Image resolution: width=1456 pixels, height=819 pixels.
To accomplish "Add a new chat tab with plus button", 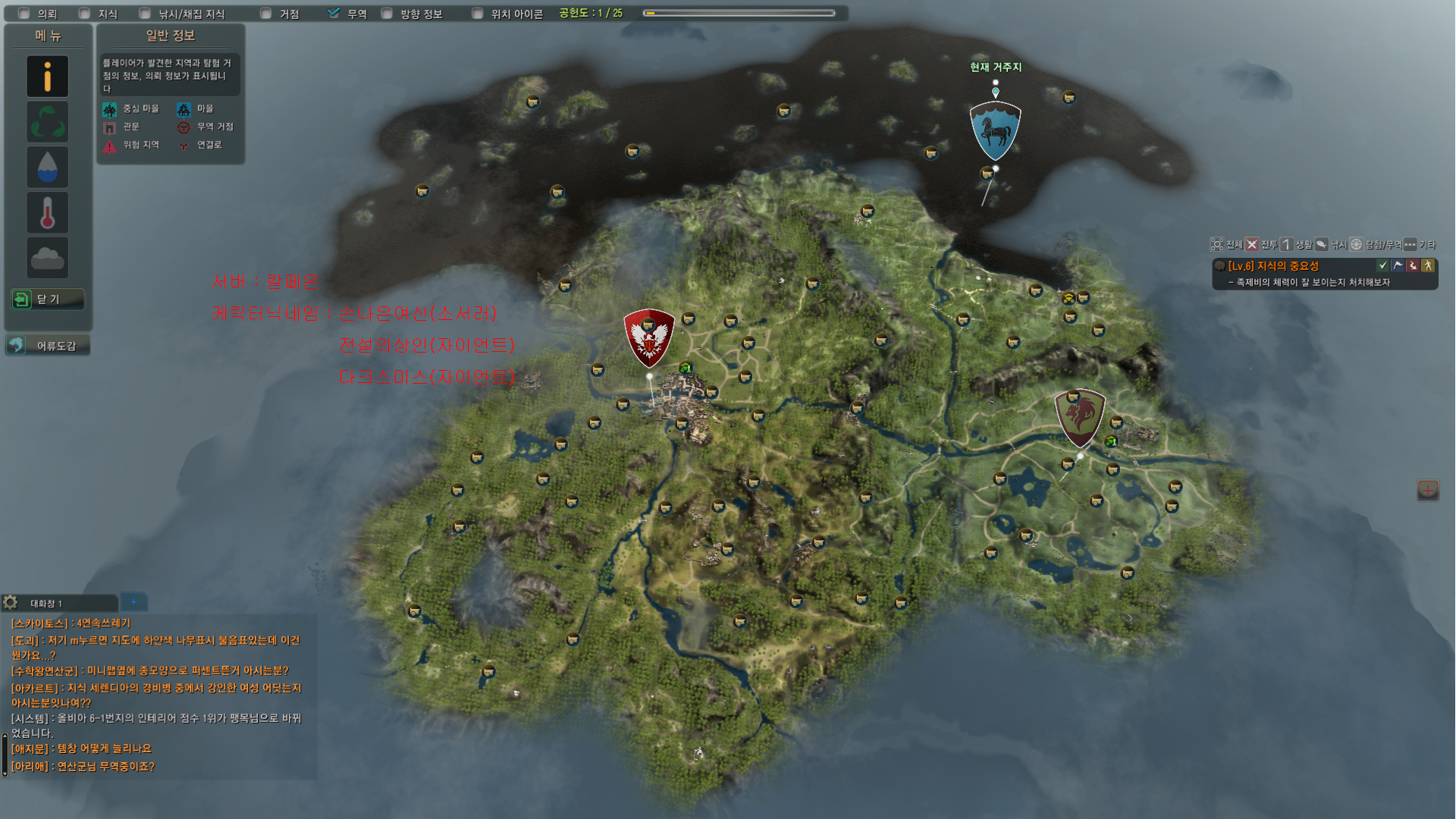I will point(133,602).
